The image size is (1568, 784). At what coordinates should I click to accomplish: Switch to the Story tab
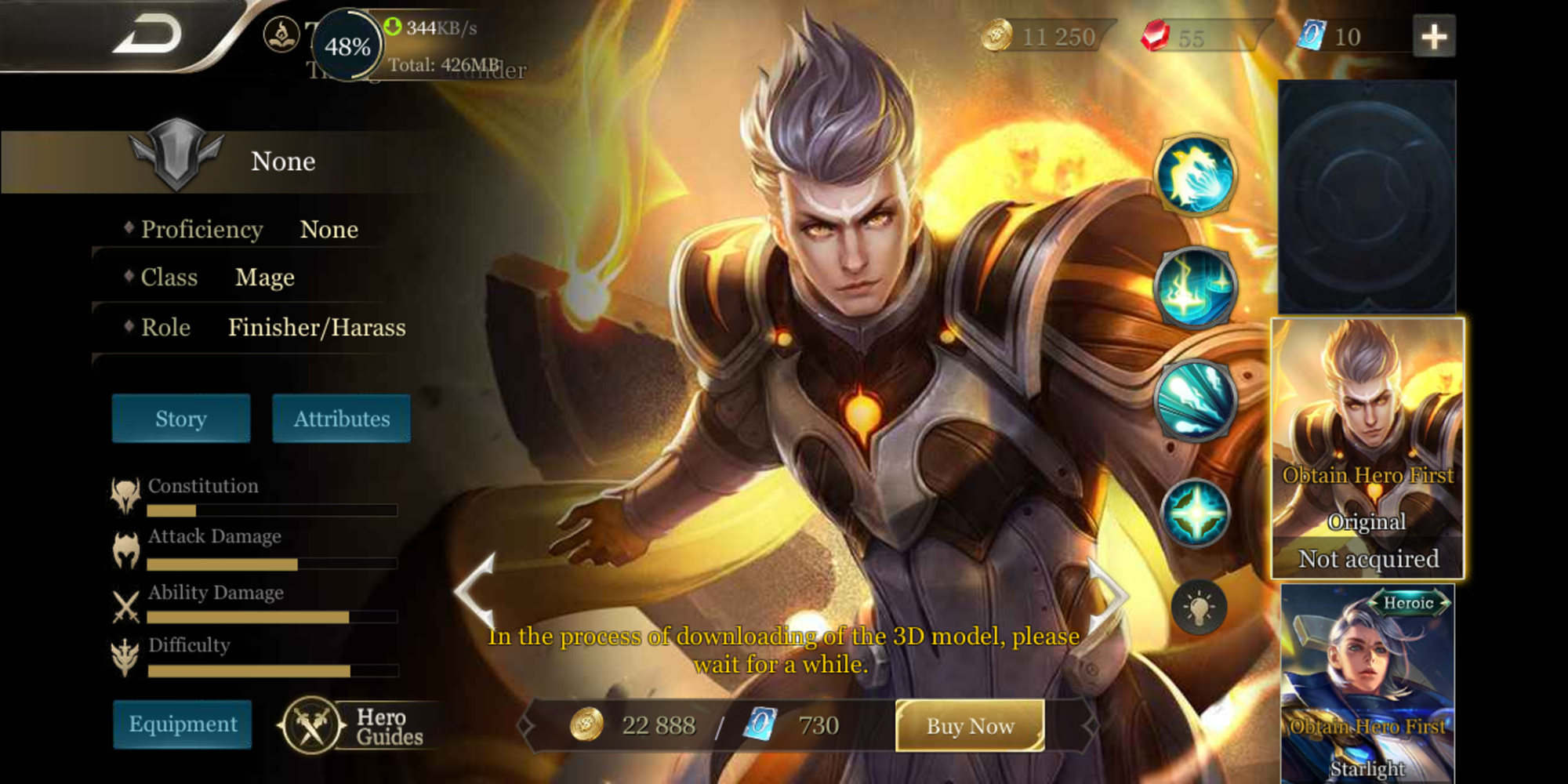(x=180, y=418)
